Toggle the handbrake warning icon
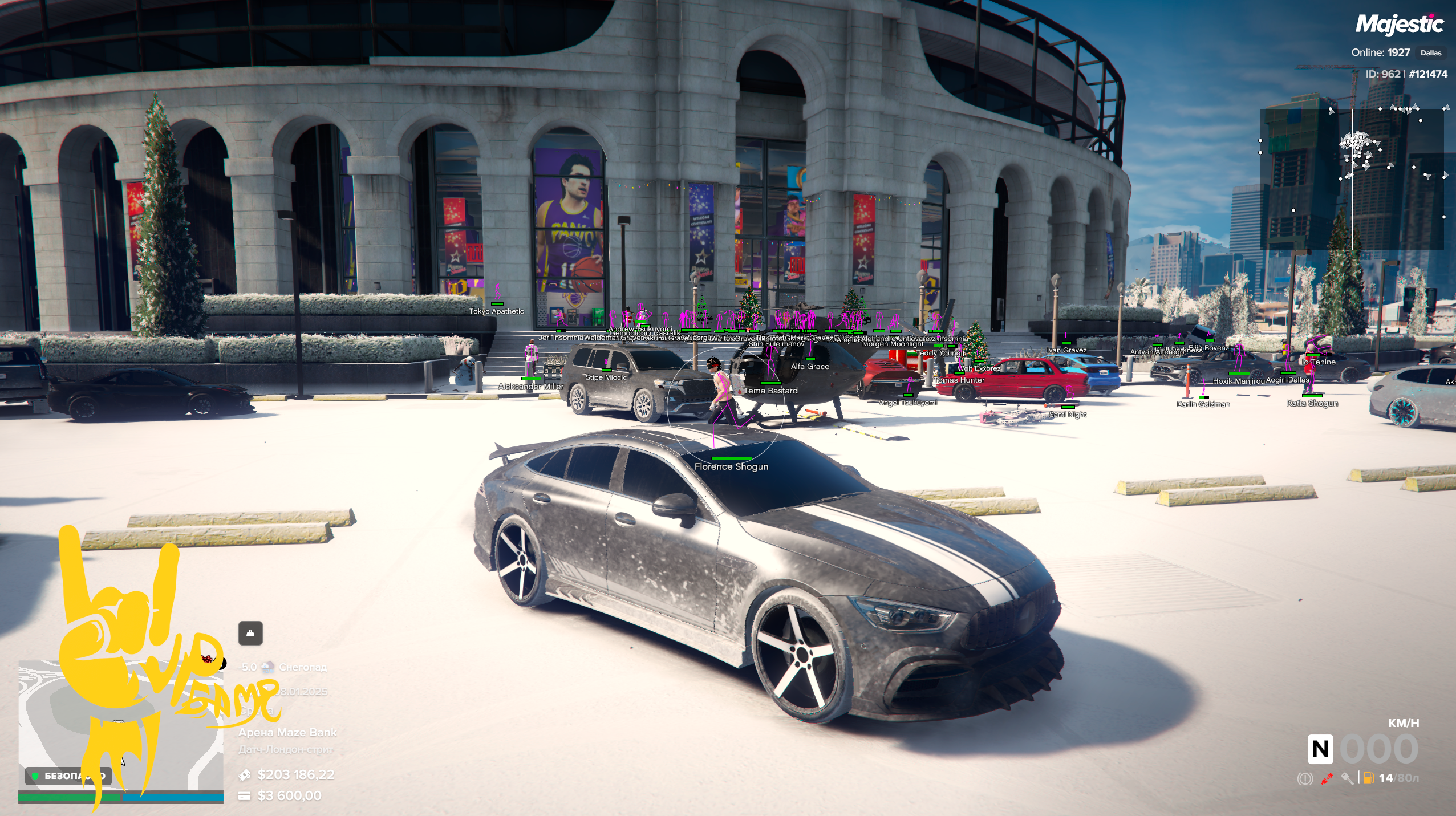 click(1304, 778)
